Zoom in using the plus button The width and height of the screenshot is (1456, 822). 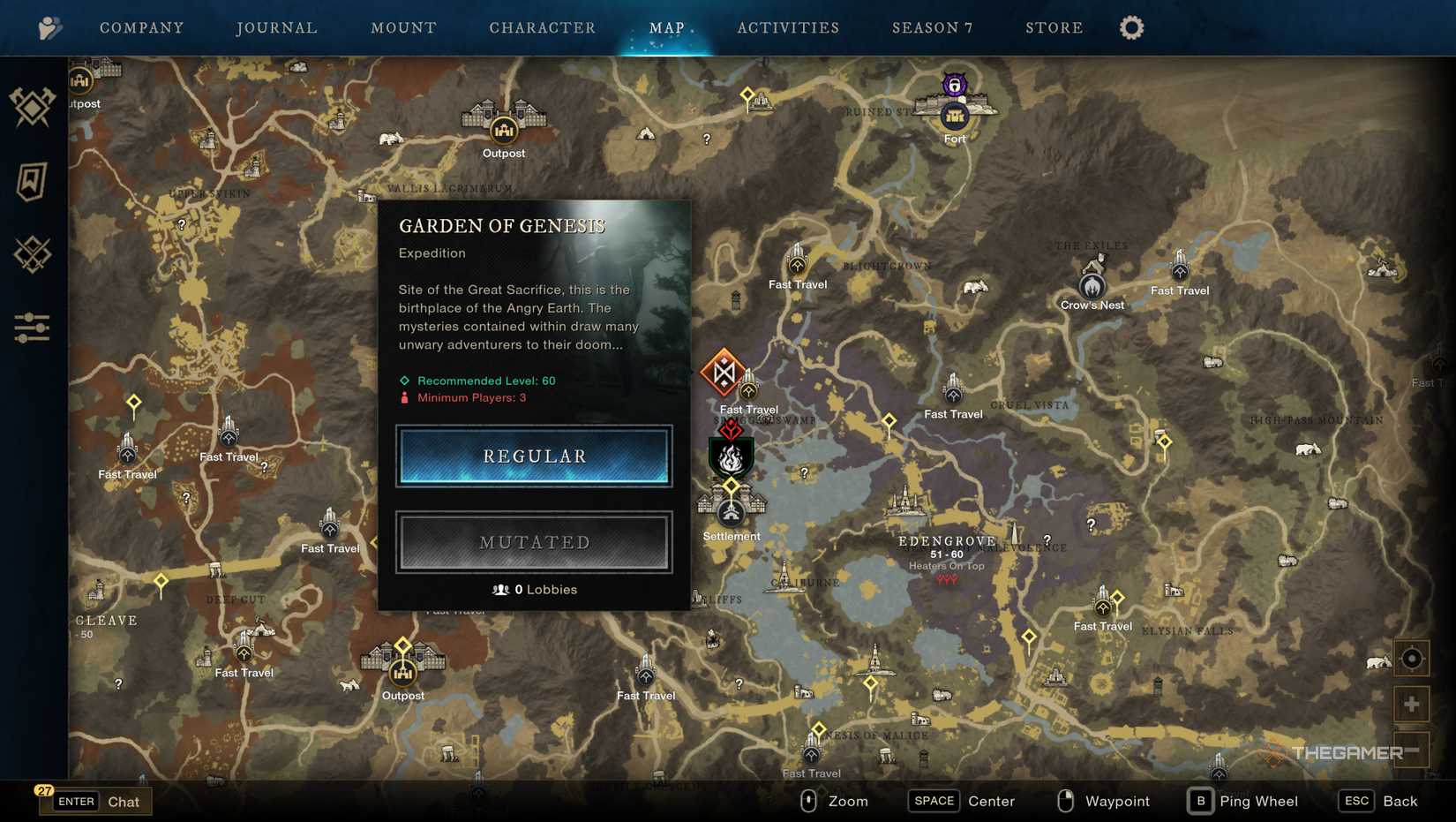tap(1411, 704)
